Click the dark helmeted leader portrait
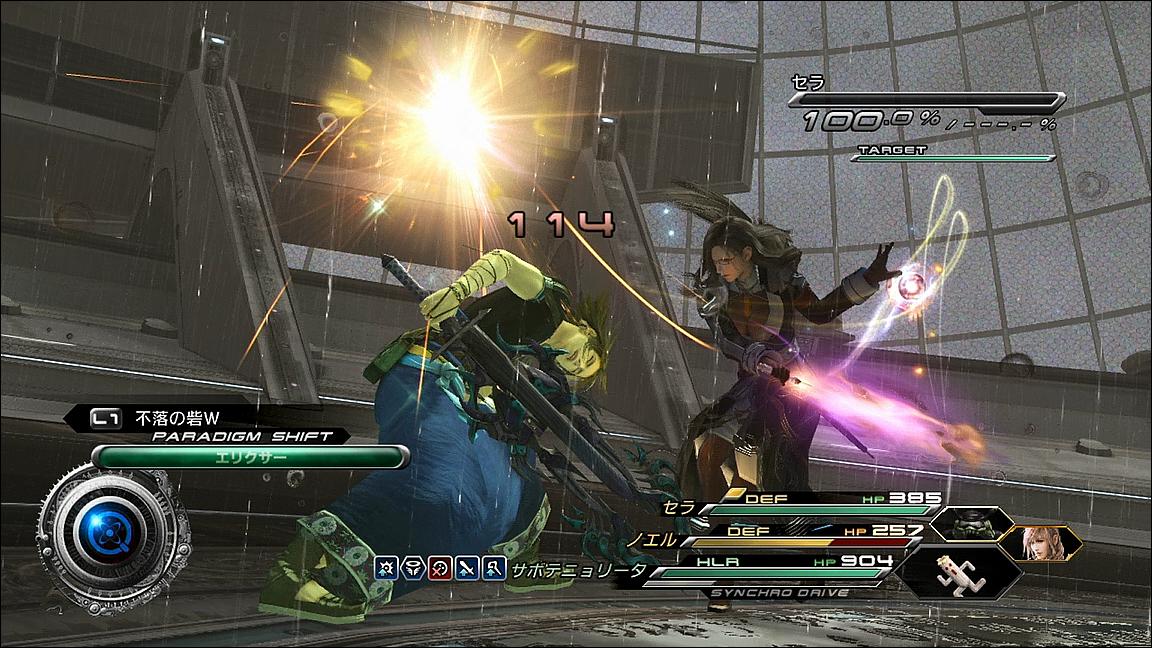 click(965, 524)
